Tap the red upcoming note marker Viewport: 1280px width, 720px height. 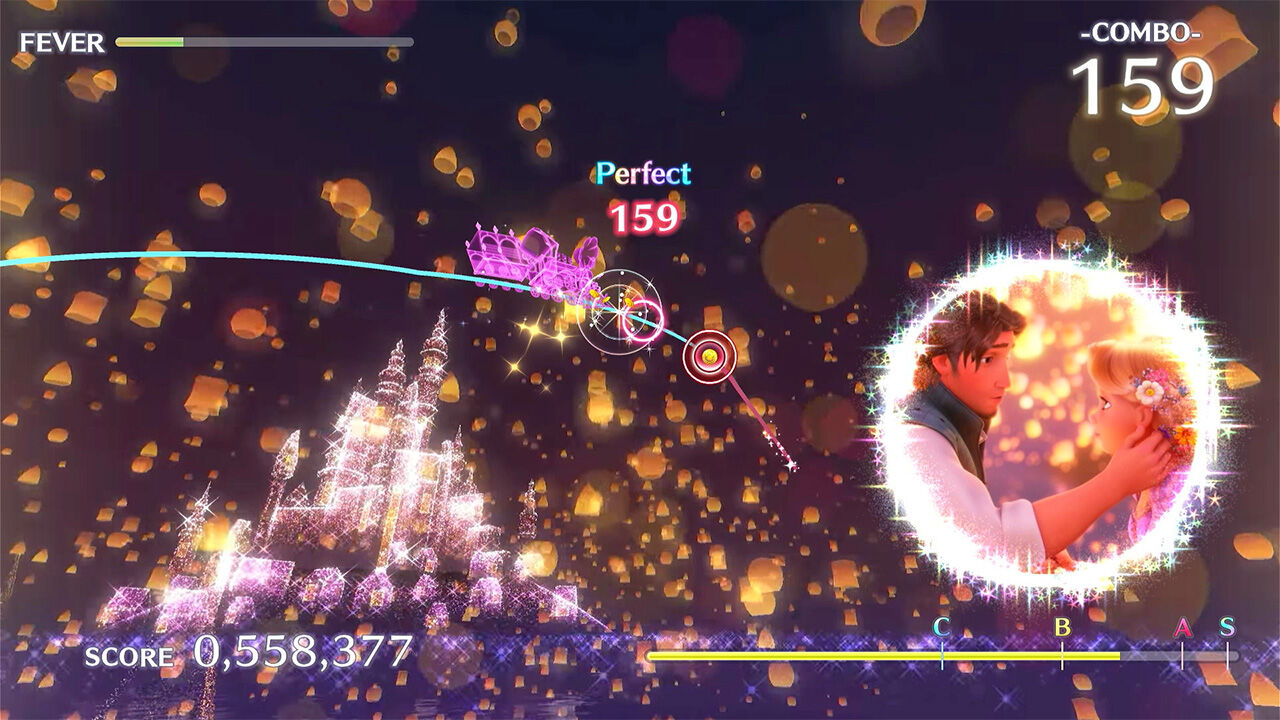710,355
